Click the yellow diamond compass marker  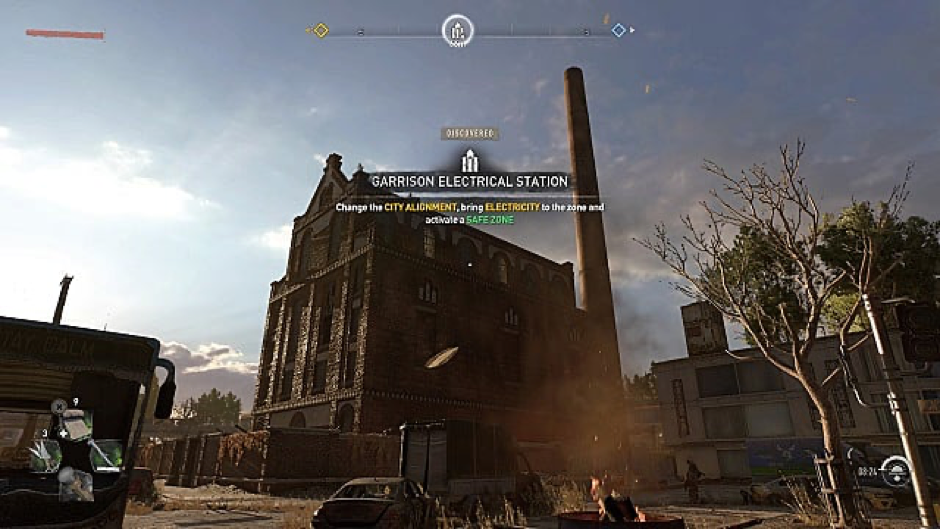(x=321, y=30)
